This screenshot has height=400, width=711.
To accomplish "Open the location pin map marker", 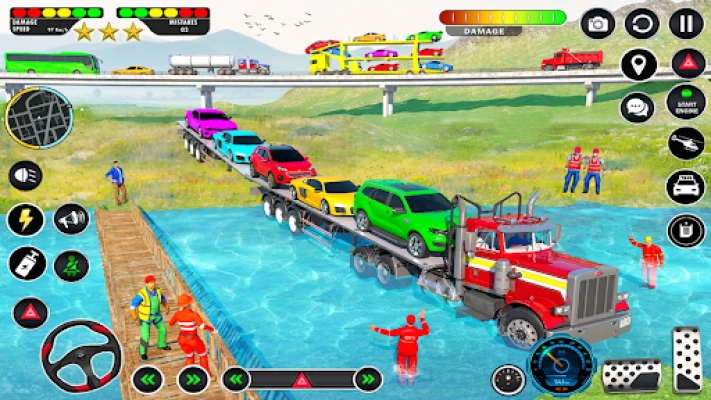I will (639, 64).
